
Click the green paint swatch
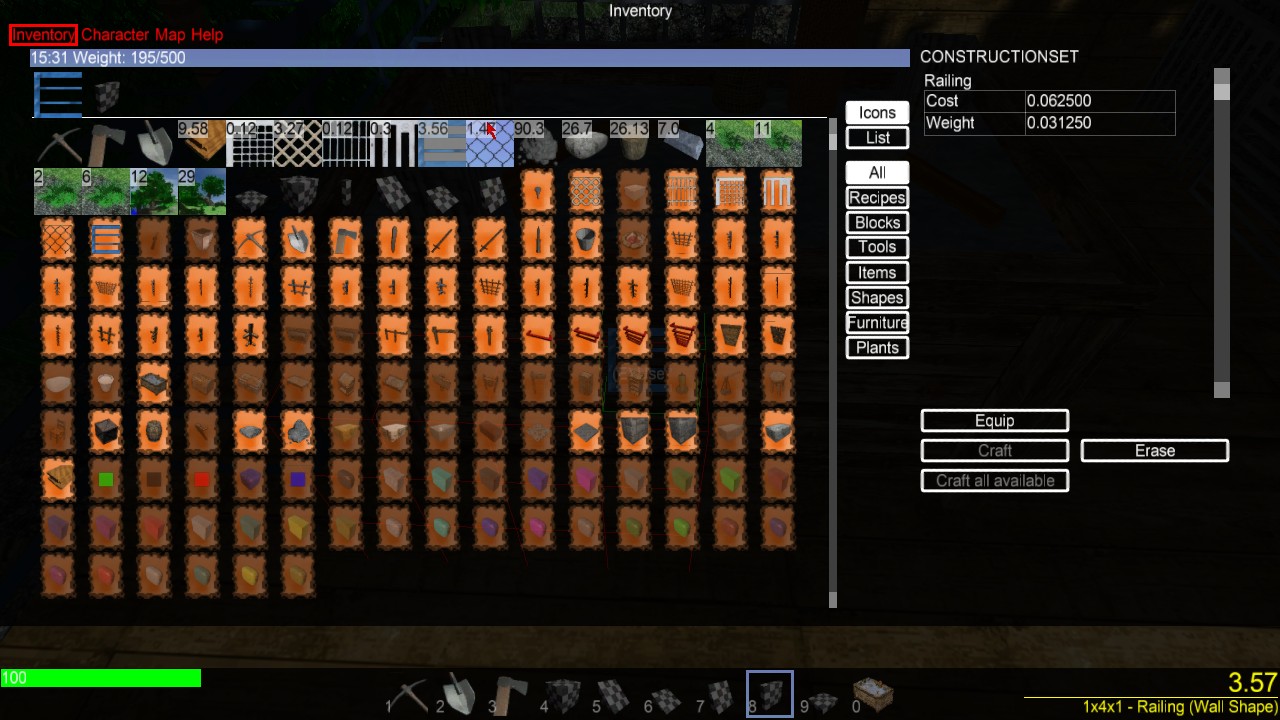[x=105, y=479]
